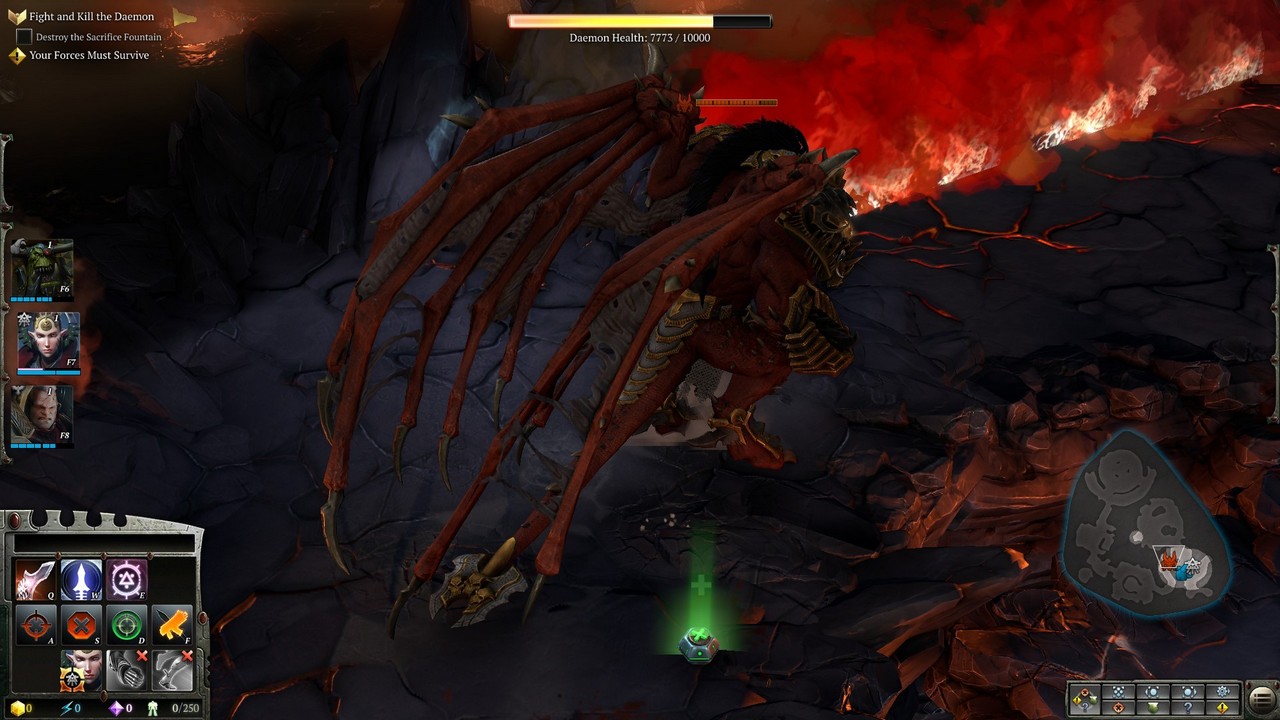The height and width of the screenshot is (720, 1280).
Task: Click the orange pistol command (F)
Action: pyautogui.click(x=173, y=626)
